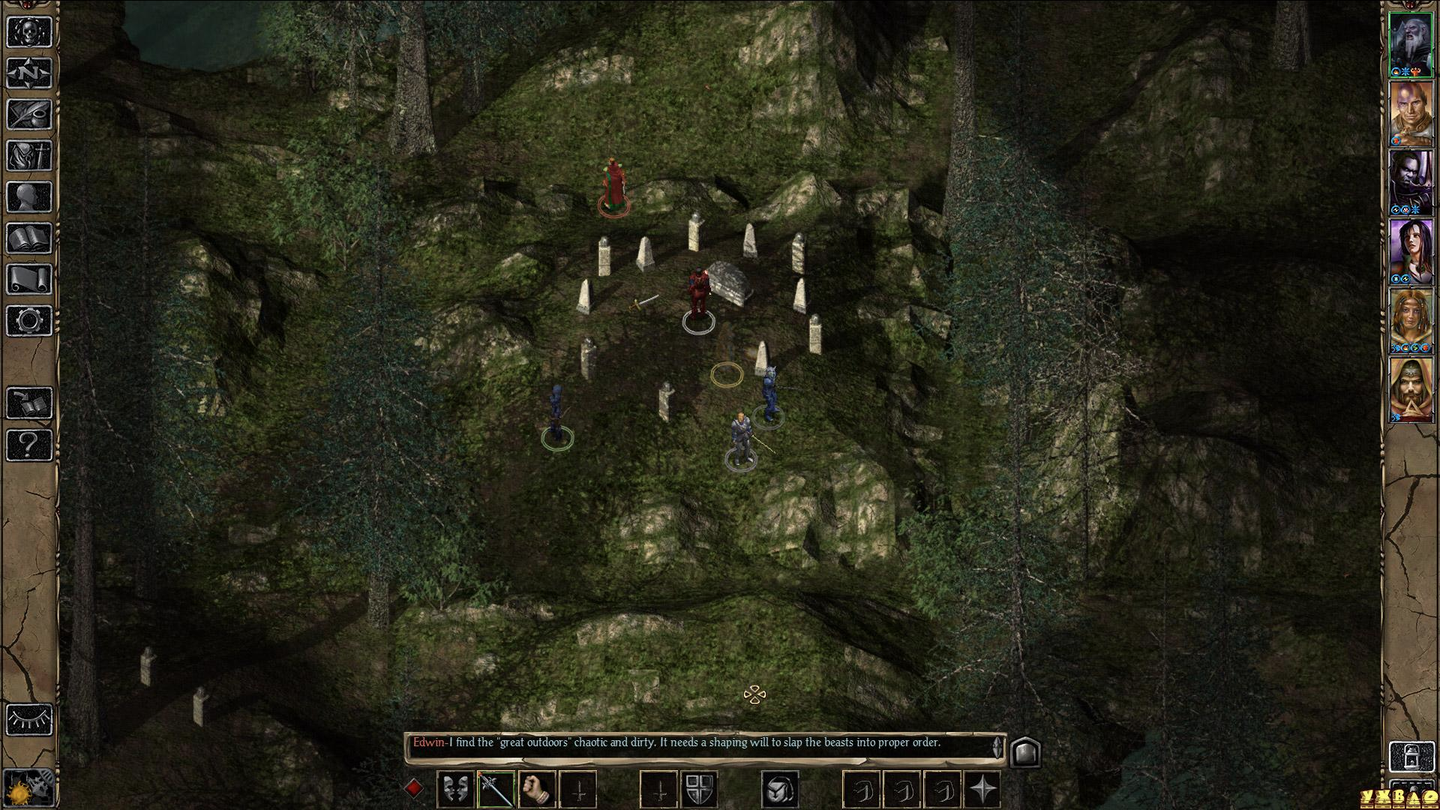Open the gear Options menu
The width and height of the screenshot is (1440, 810).
click(29, 320)
